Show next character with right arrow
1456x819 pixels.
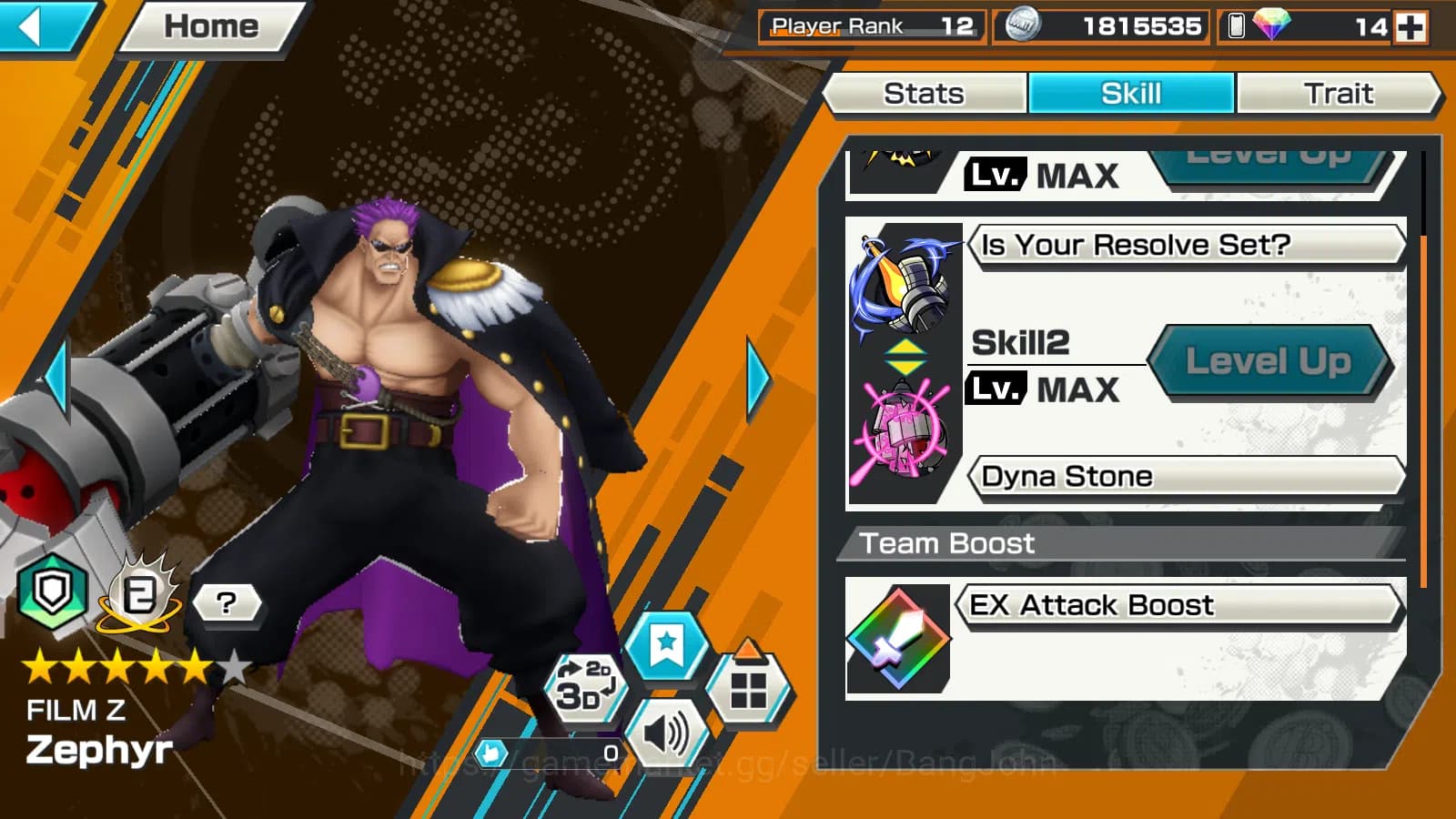(x=757, y=379)
